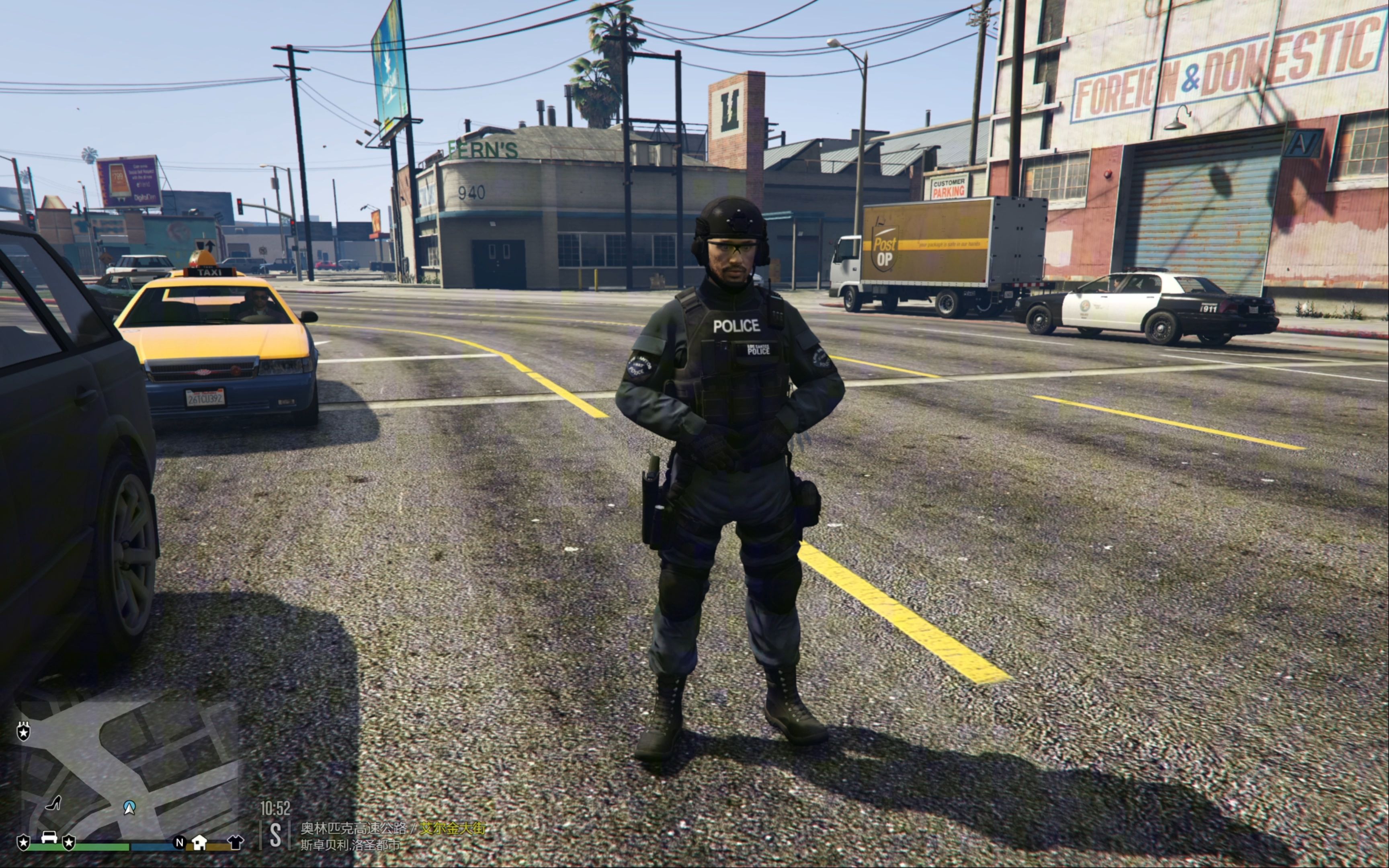Open the 10:52 clock display
This screenshot has height=868, width=1389.
(x=275, y=808)
